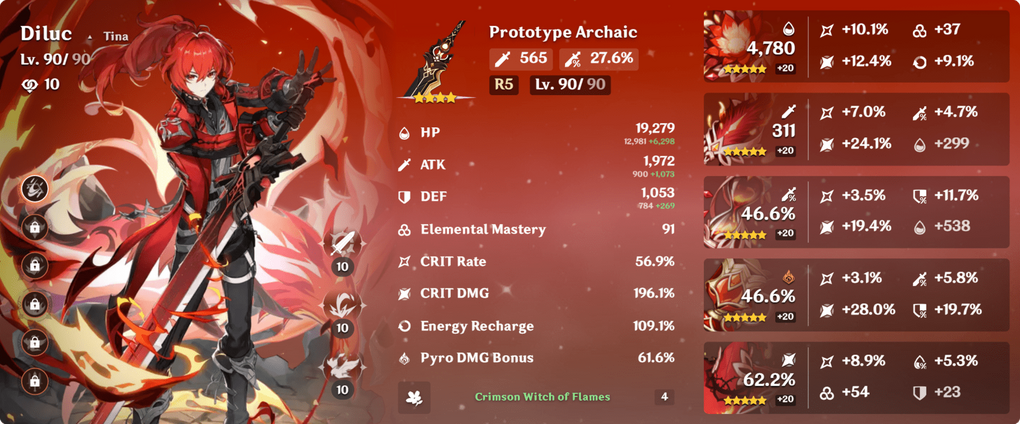Viewport: 1020px width, 424px height.
Task: Click the artifact set icon beside Crimson Witch
Action: (409, 396)
